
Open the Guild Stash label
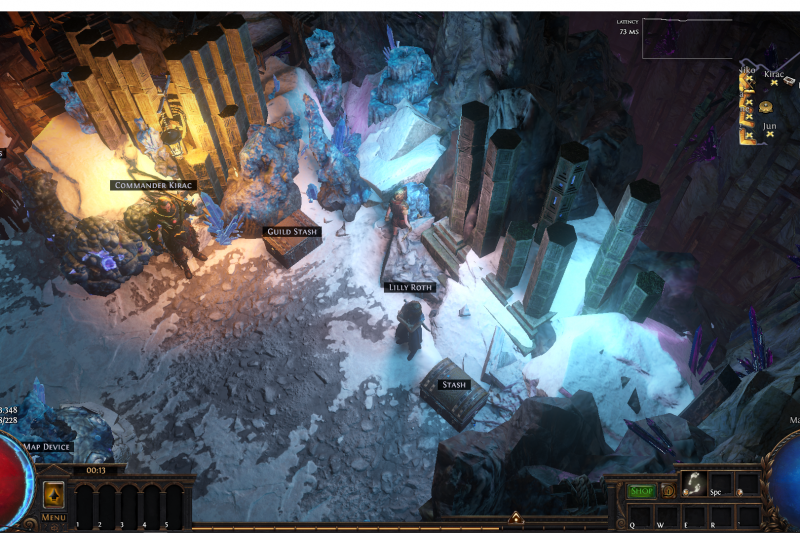tap(292, 231)
